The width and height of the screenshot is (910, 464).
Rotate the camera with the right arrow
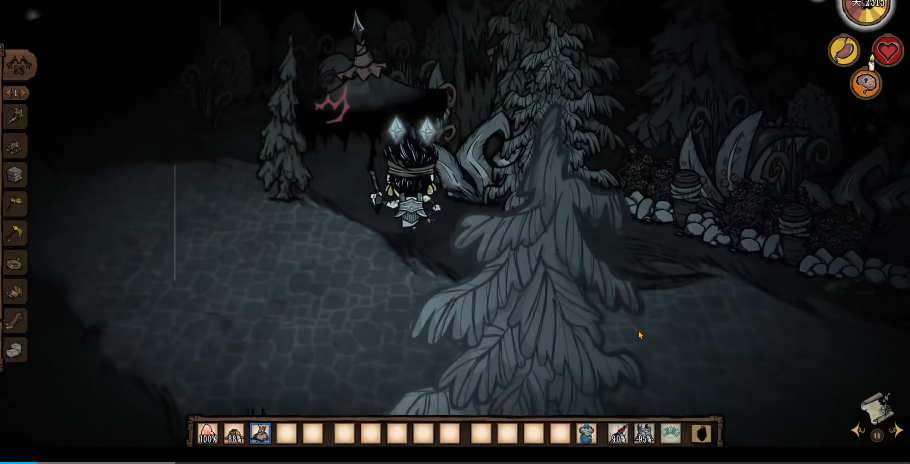(x=898, y=431)
